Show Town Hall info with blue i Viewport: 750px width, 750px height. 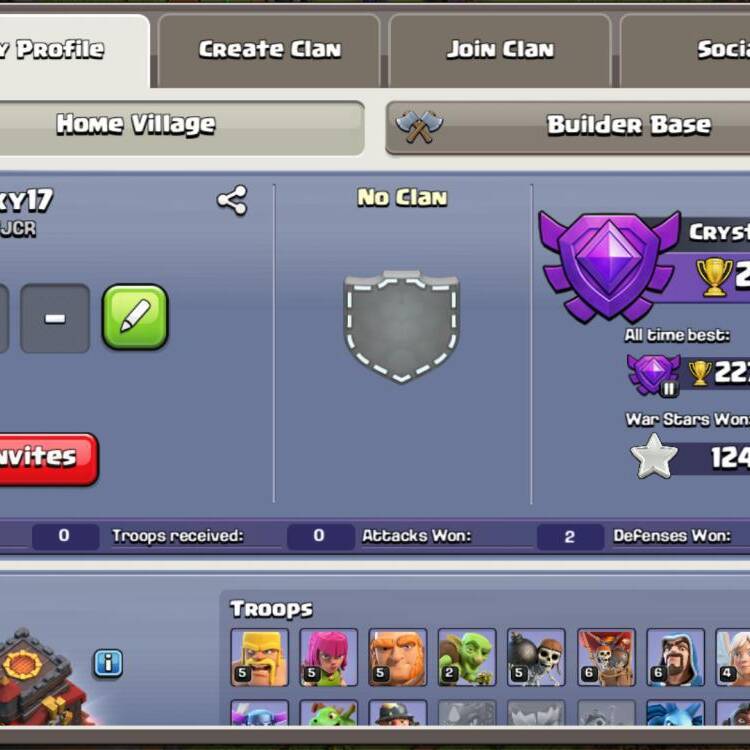[108, 662]
